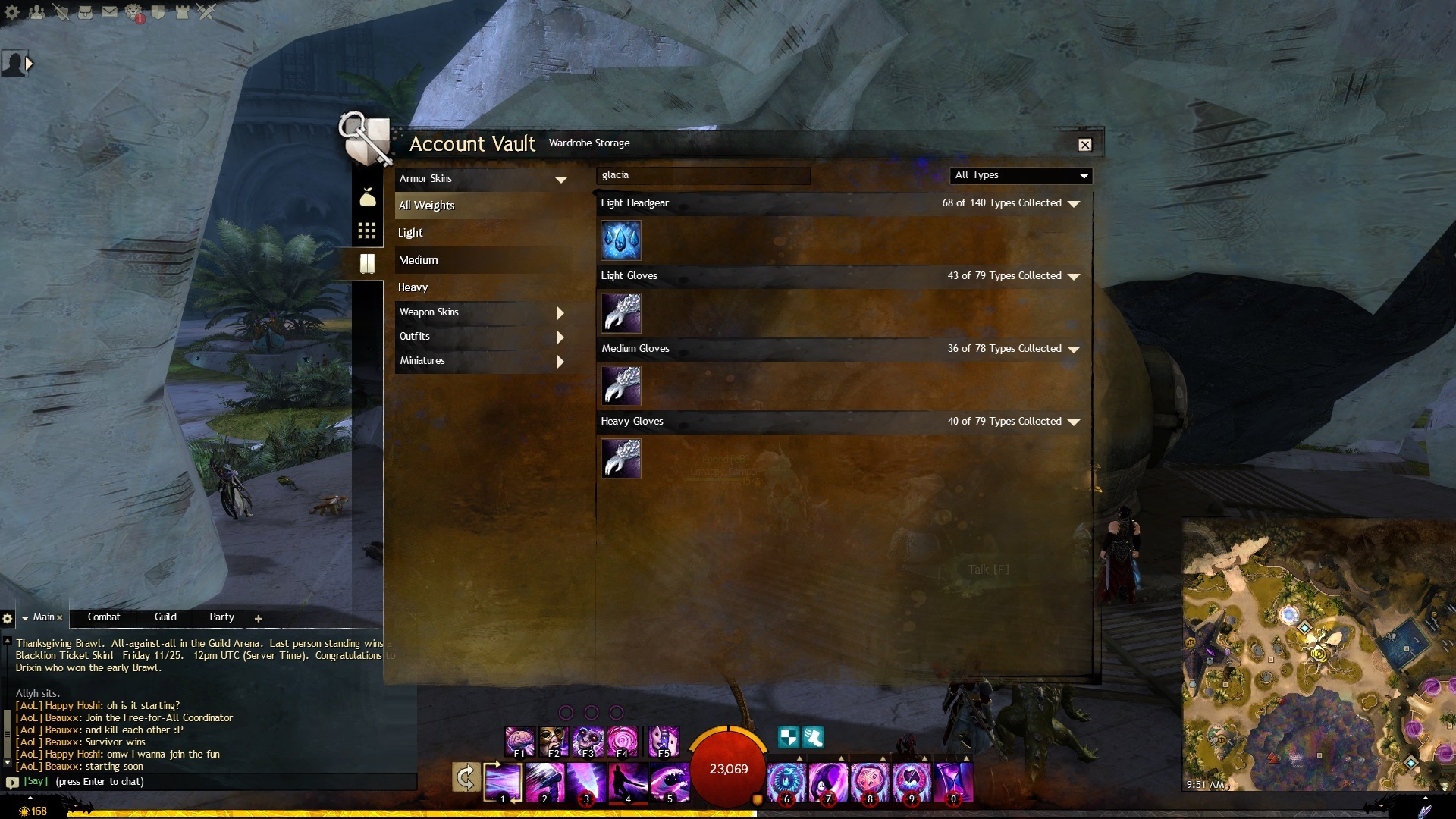Open the Guild chat tab
This screenshot has width=1456, height=819.
tap(165, 617)
